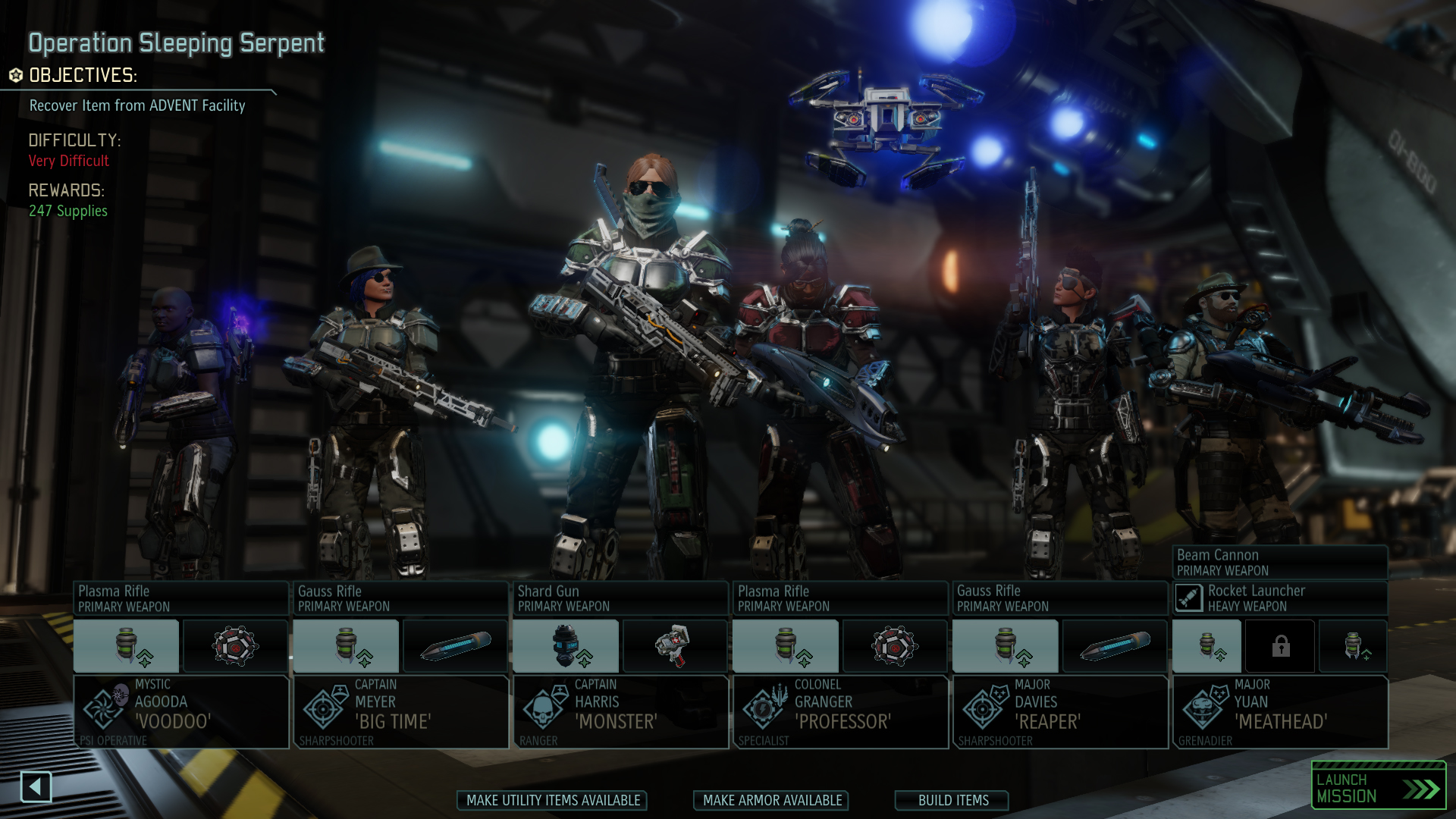
Task: Click Yuan's Grenadier class icon
Action: click(x=1203, y=711)
